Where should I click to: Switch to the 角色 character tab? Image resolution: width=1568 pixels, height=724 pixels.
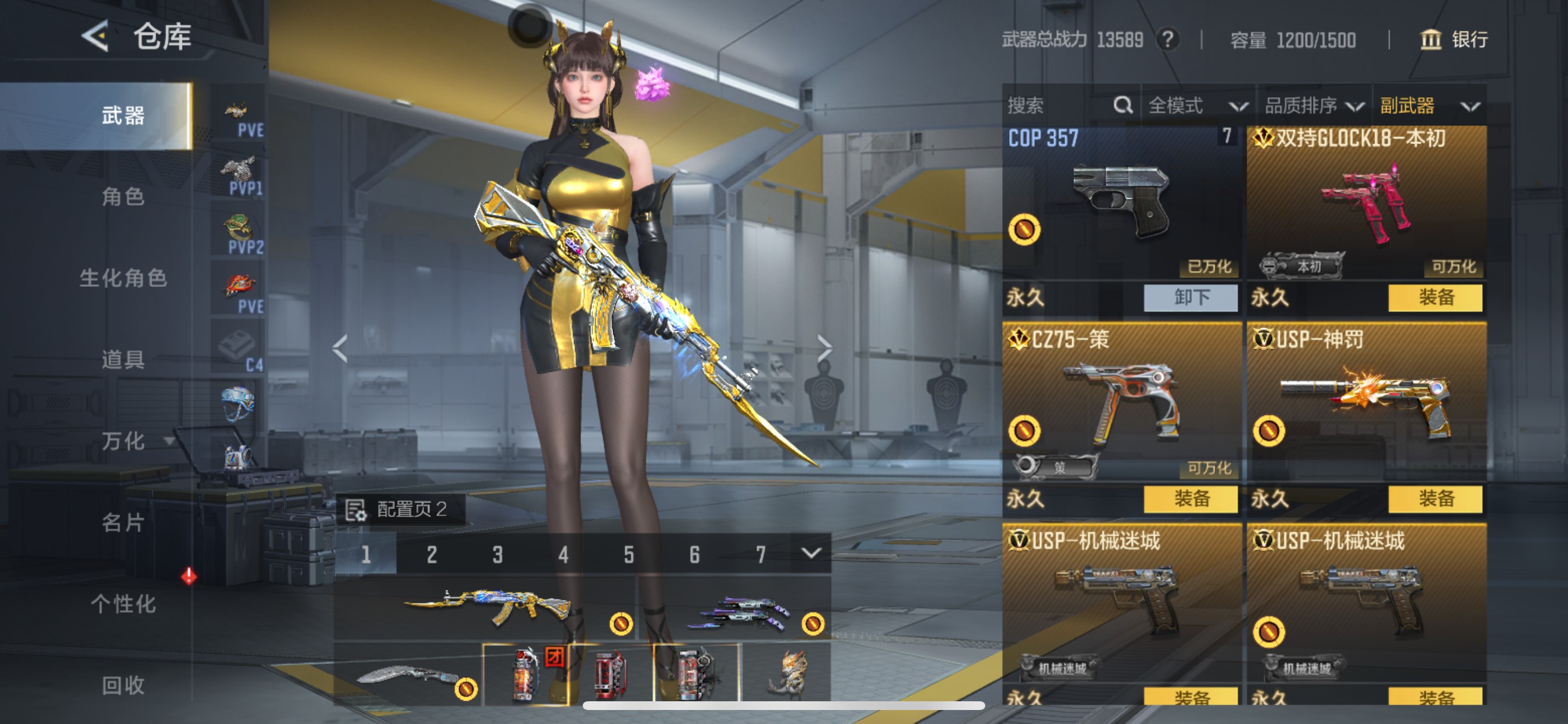123,196
